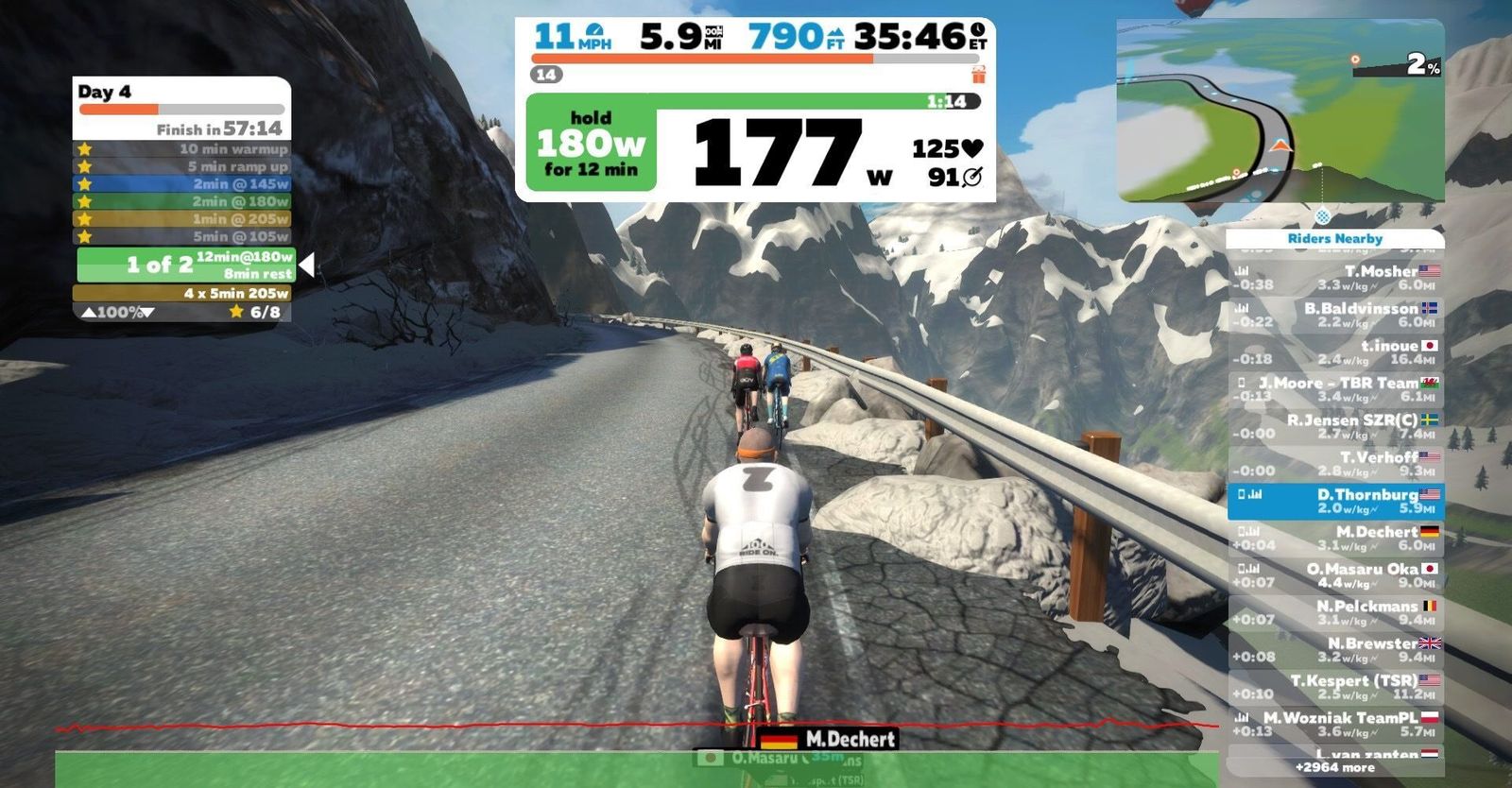View rider J.Moore - TBR Team

(x=1335, y=389)
